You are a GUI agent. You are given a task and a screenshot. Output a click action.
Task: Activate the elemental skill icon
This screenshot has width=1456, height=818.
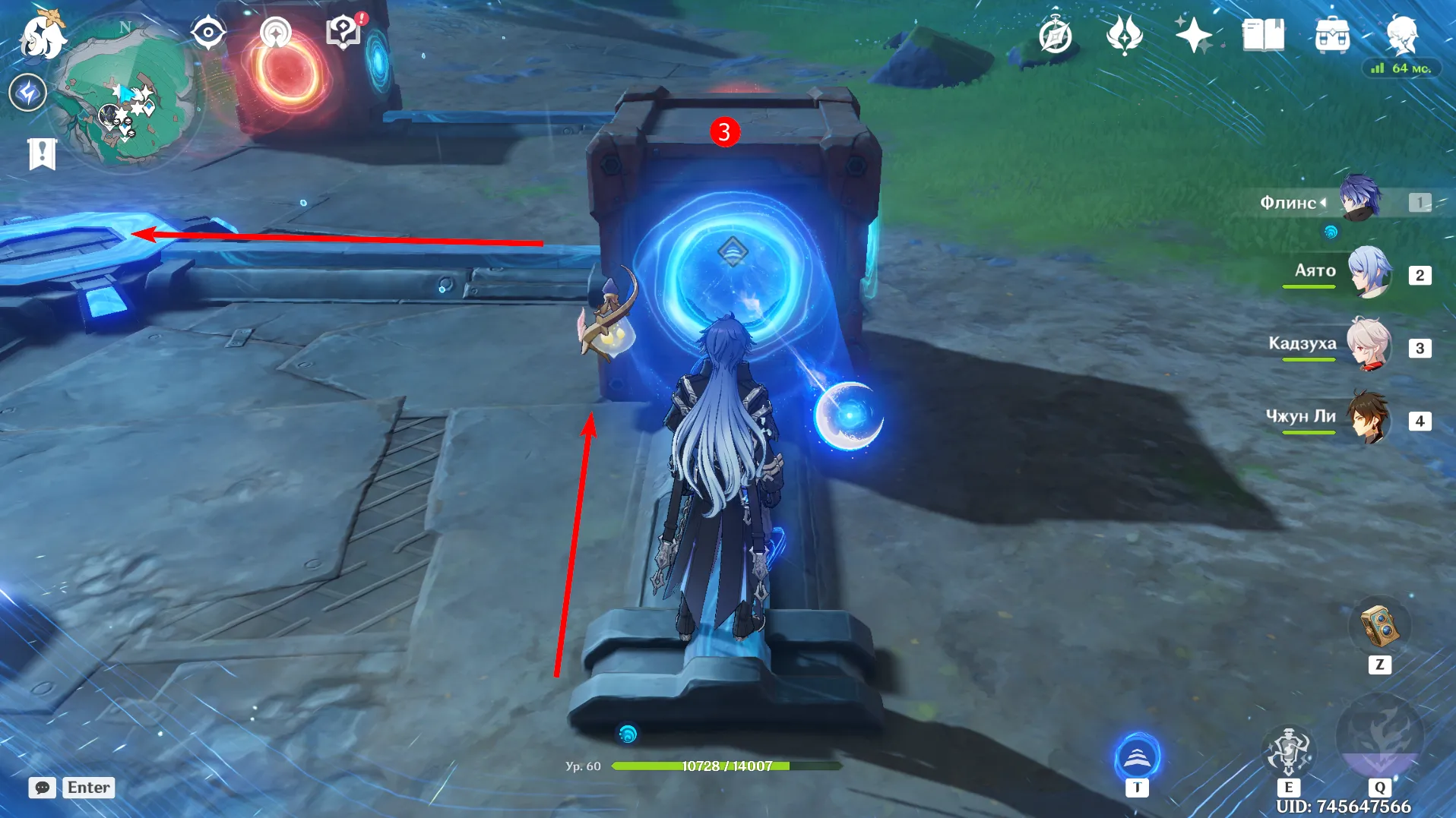(1288, 750)
